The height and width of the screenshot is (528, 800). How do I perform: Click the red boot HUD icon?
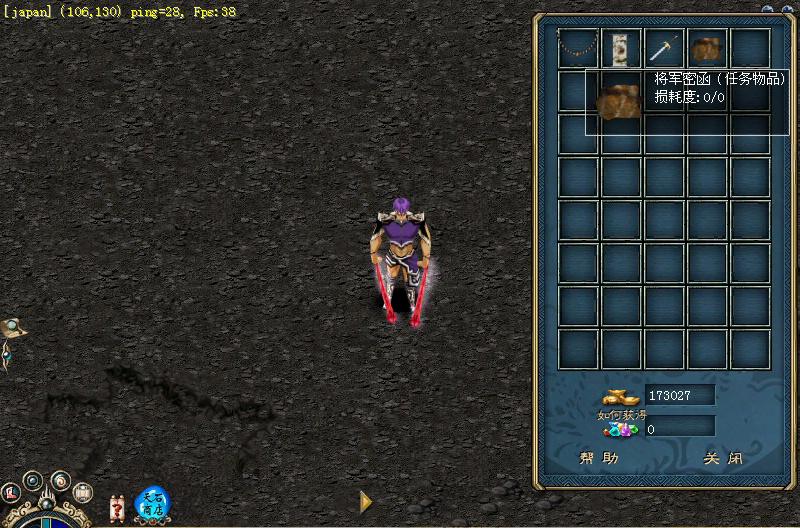(12, 492)
